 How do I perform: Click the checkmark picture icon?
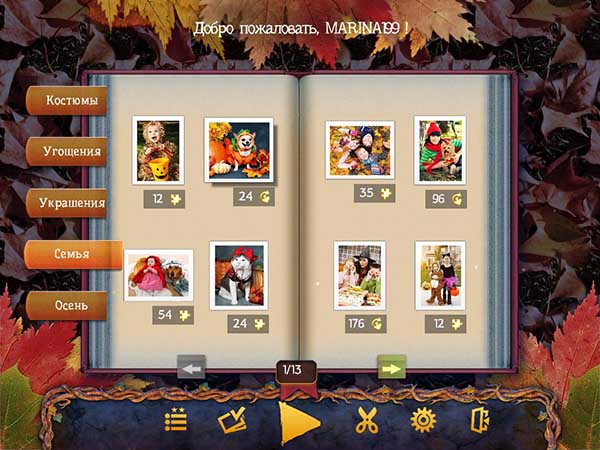233,421
